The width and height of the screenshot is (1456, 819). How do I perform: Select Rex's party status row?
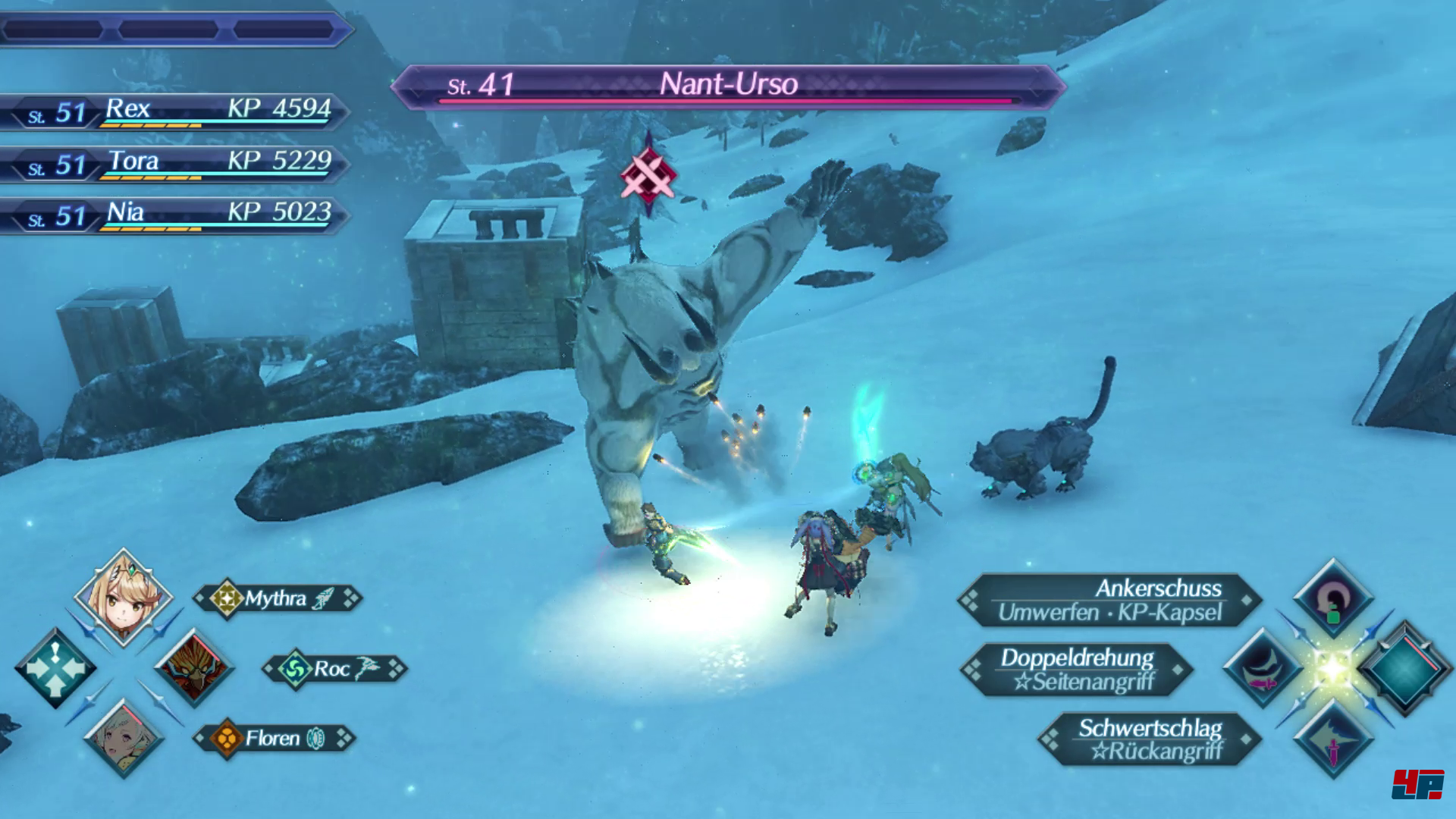pos(174,111)
